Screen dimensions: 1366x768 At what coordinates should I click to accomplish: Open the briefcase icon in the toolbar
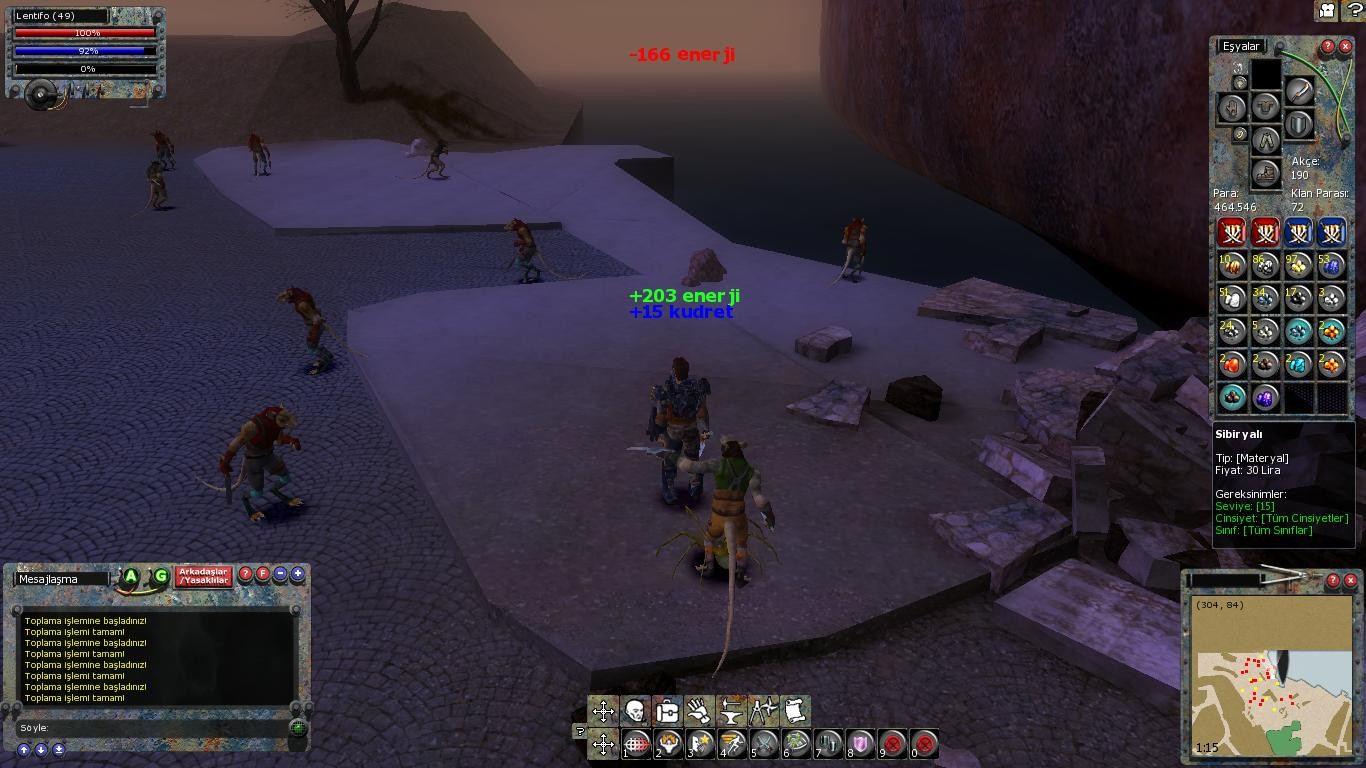coord(667,711)
